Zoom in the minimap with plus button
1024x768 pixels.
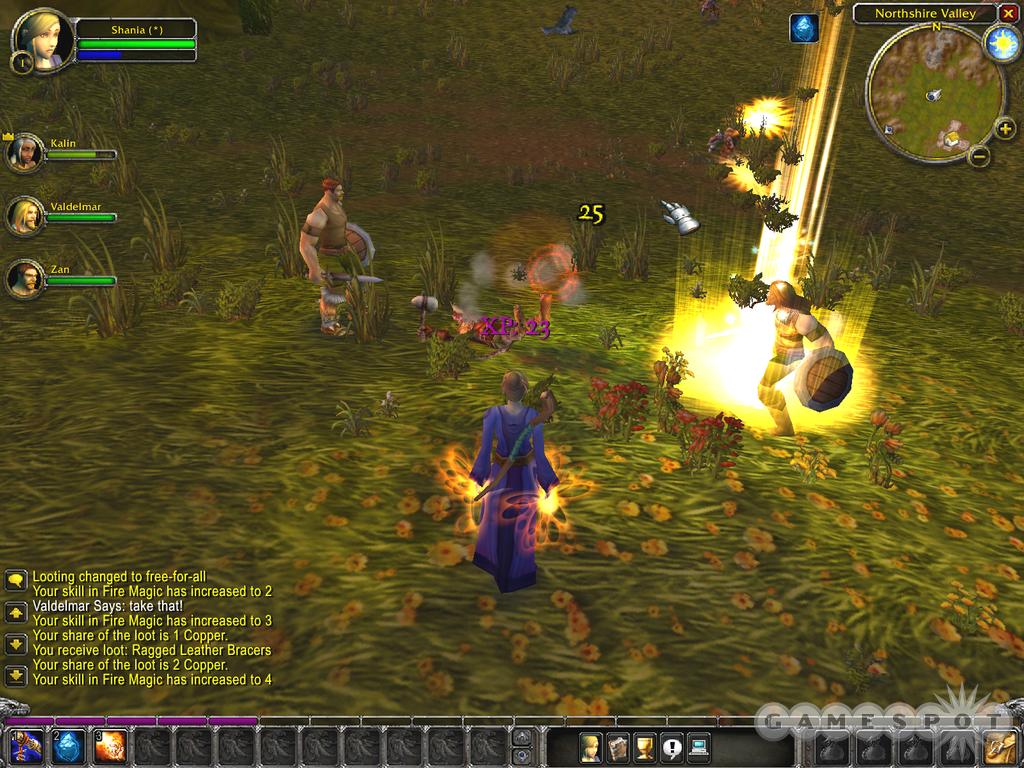(1006, 129)
